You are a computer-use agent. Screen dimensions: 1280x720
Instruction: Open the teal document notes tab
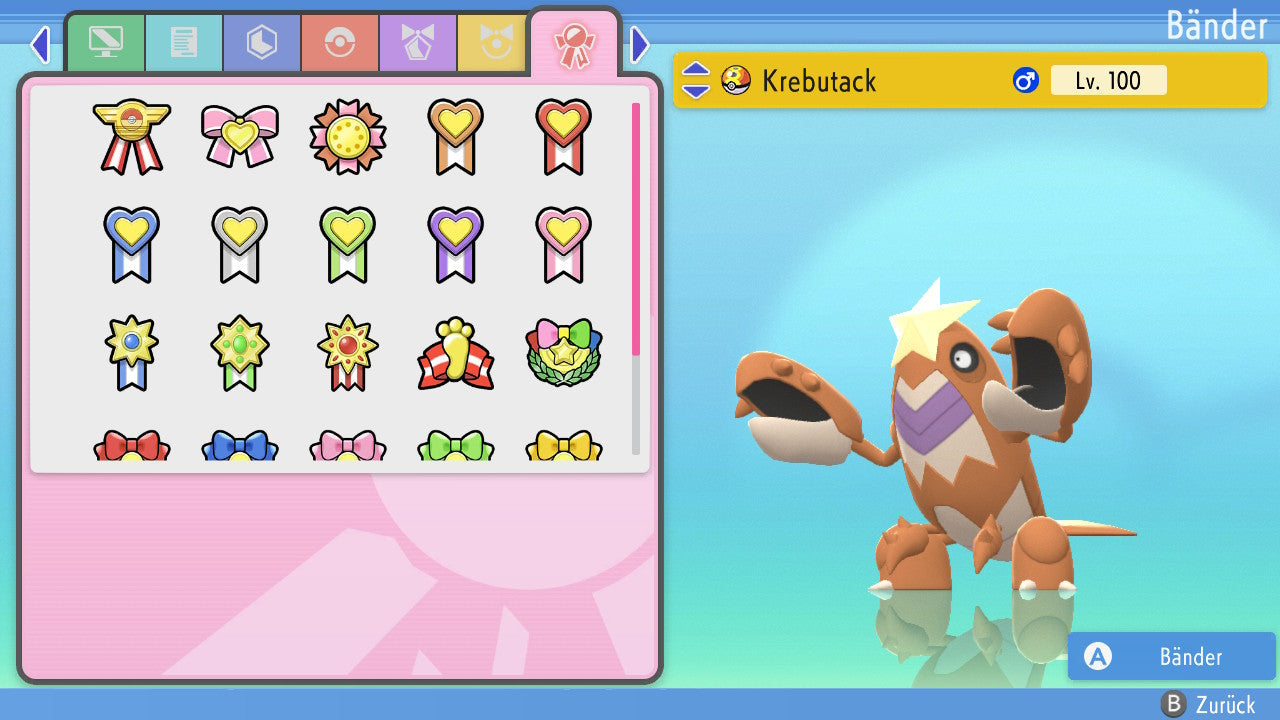point(184,42)
